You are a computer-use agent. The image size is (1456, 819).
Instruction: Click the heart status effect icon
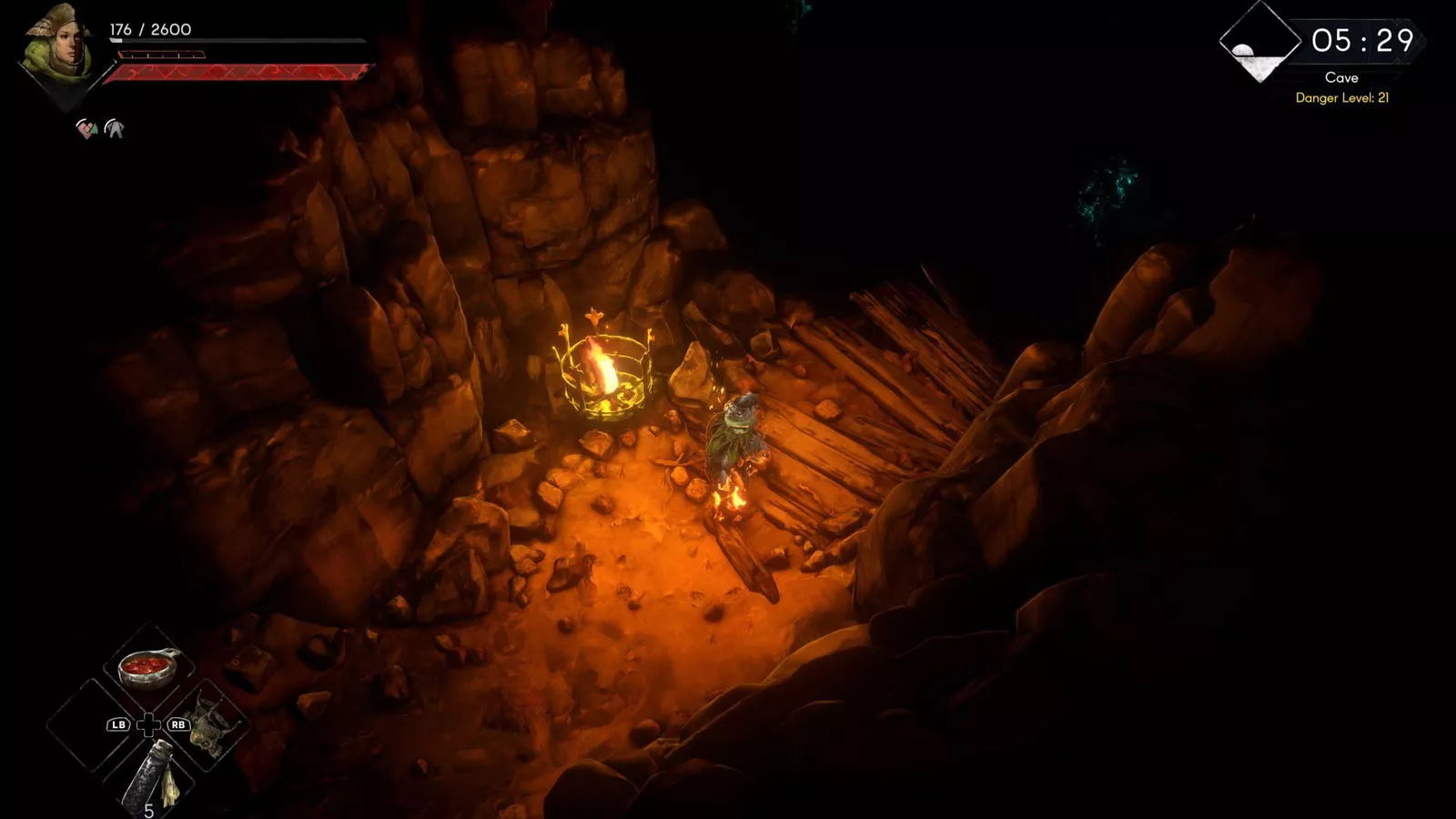(x=86, y=129)
